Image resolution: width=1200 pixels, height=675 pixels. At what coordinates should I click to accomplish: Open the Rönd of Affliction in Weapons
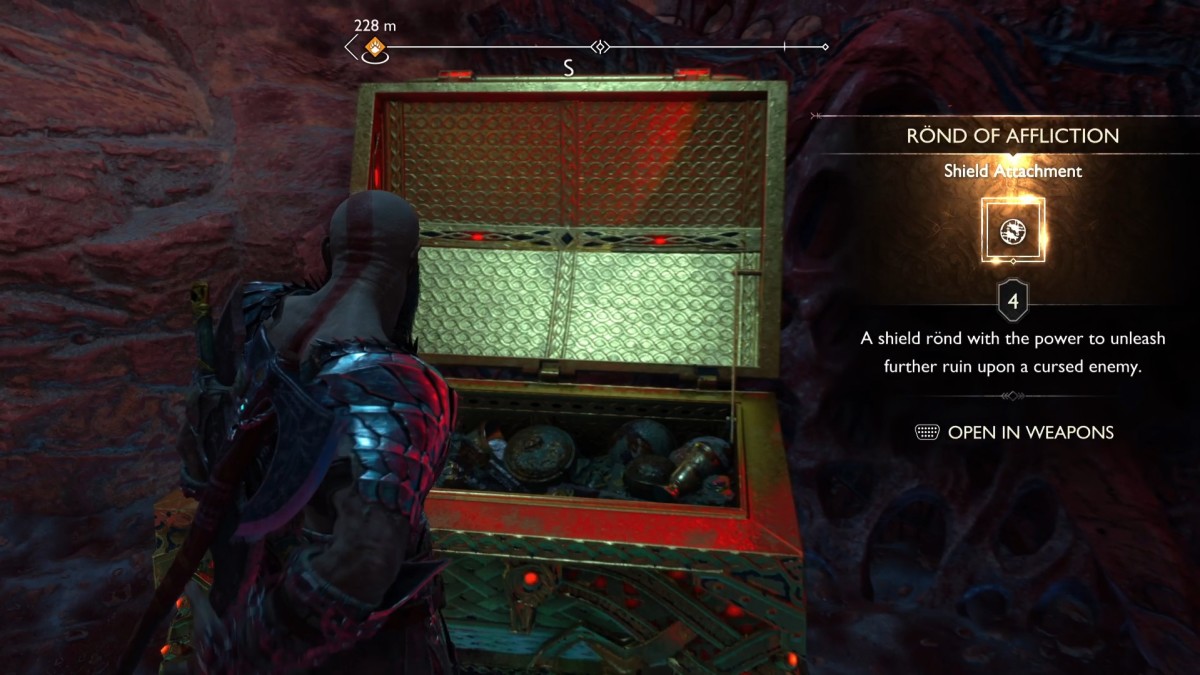[1014, 432]
